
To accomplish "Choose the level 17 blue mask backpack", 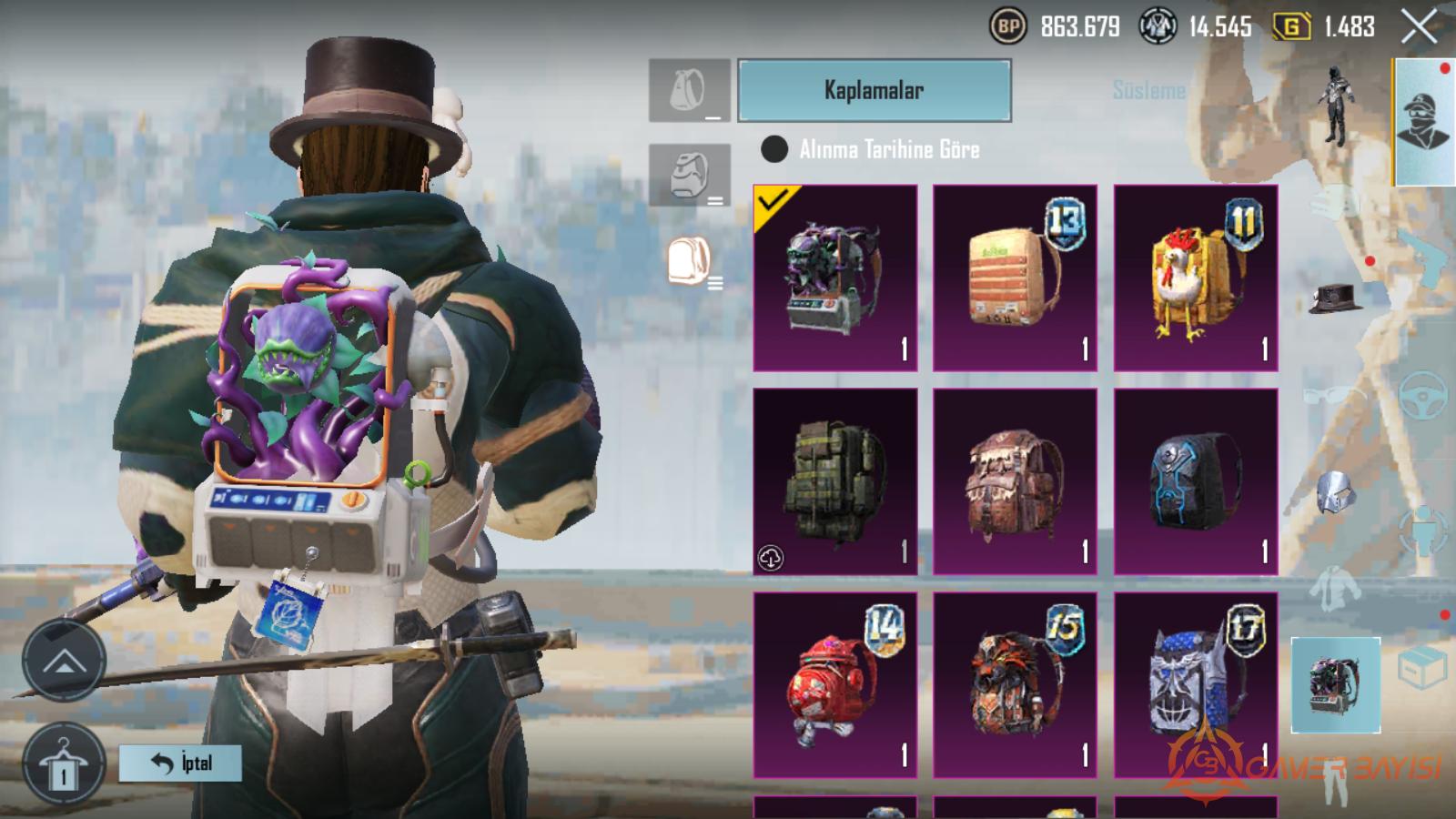I will tap(1195, 684).
